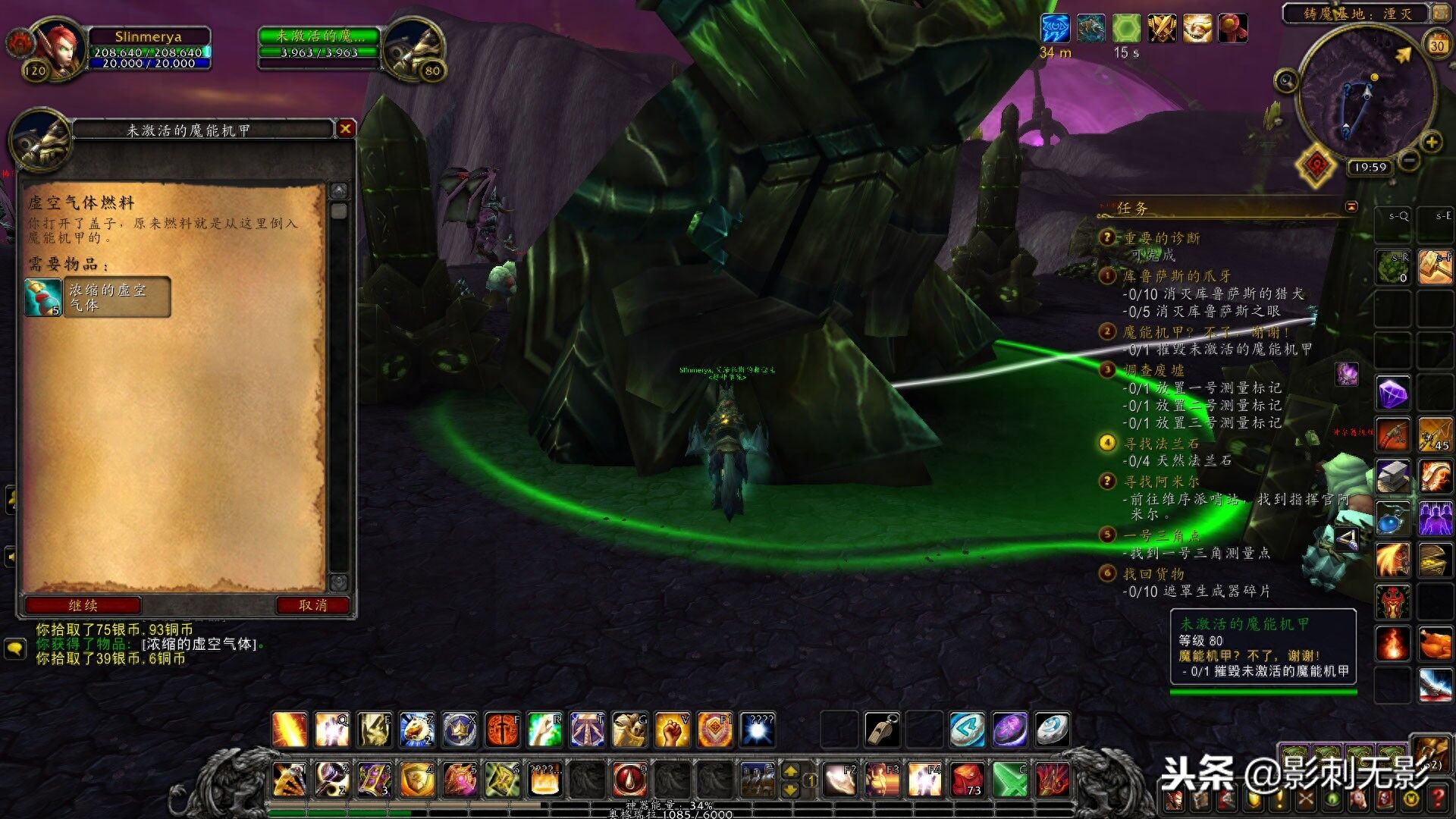Viewport: 1456px width, 819px height.
Task: Open the chat speech bubble button
Action: click(x=15, y=649)
